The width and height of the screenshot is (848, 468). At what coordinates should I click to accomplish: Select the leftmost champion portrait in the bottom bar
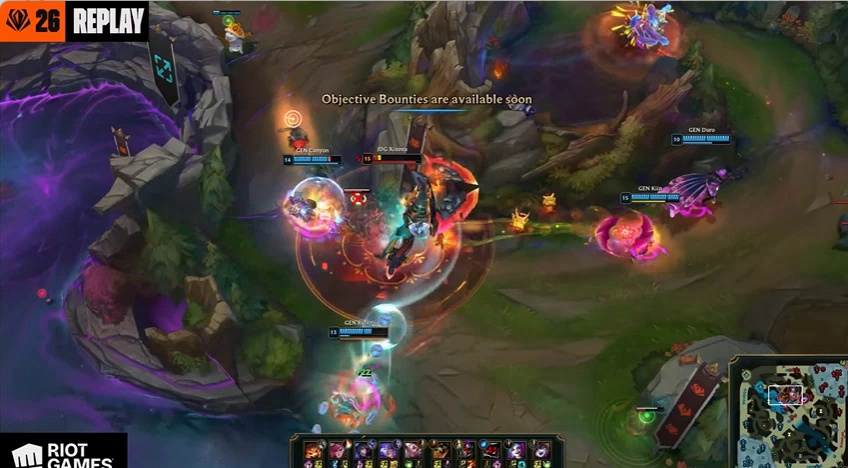click(x=312, y=450)
